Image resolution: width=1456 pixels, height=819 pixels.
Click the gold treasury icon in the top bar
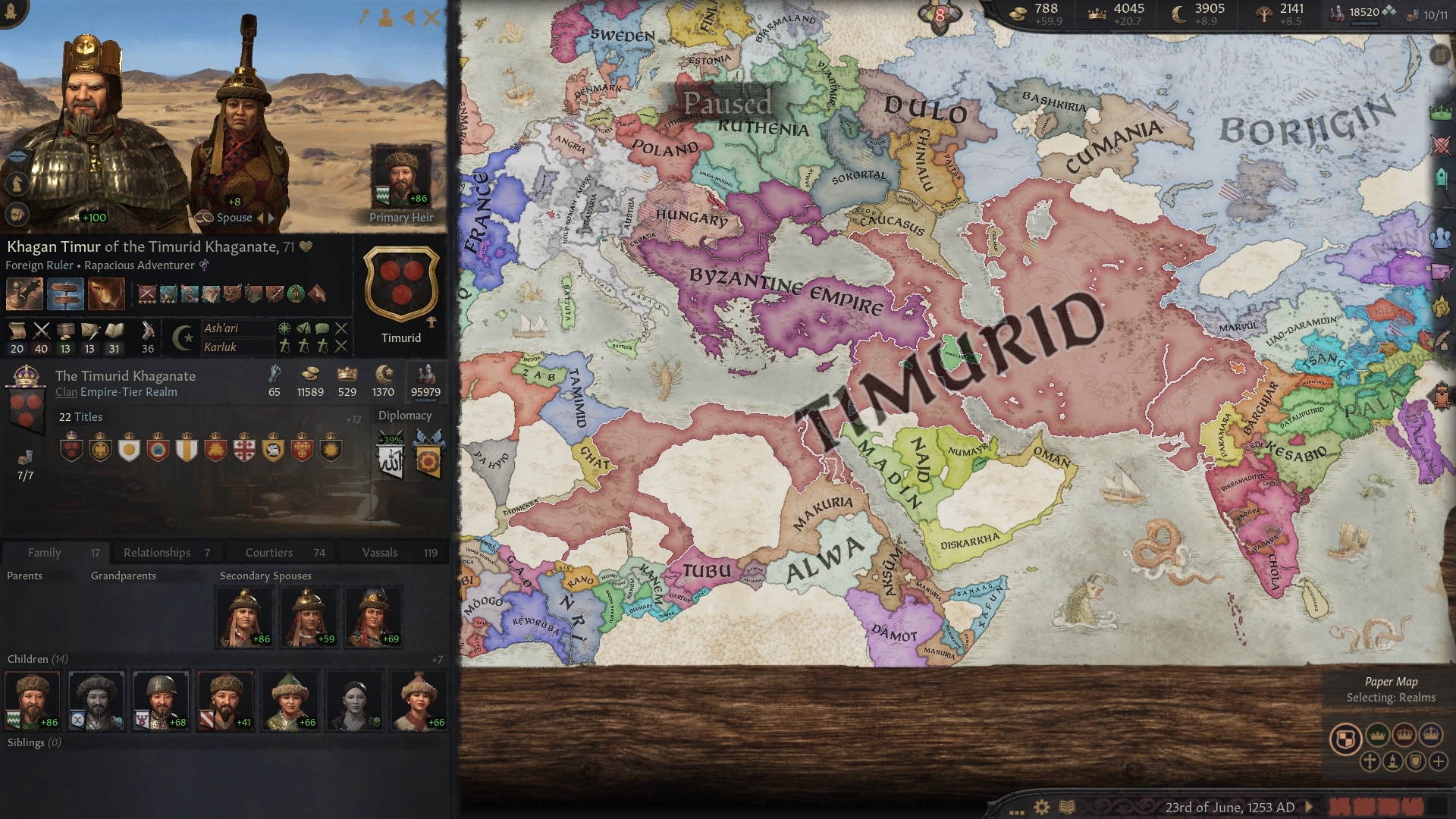click(1016, 13)
